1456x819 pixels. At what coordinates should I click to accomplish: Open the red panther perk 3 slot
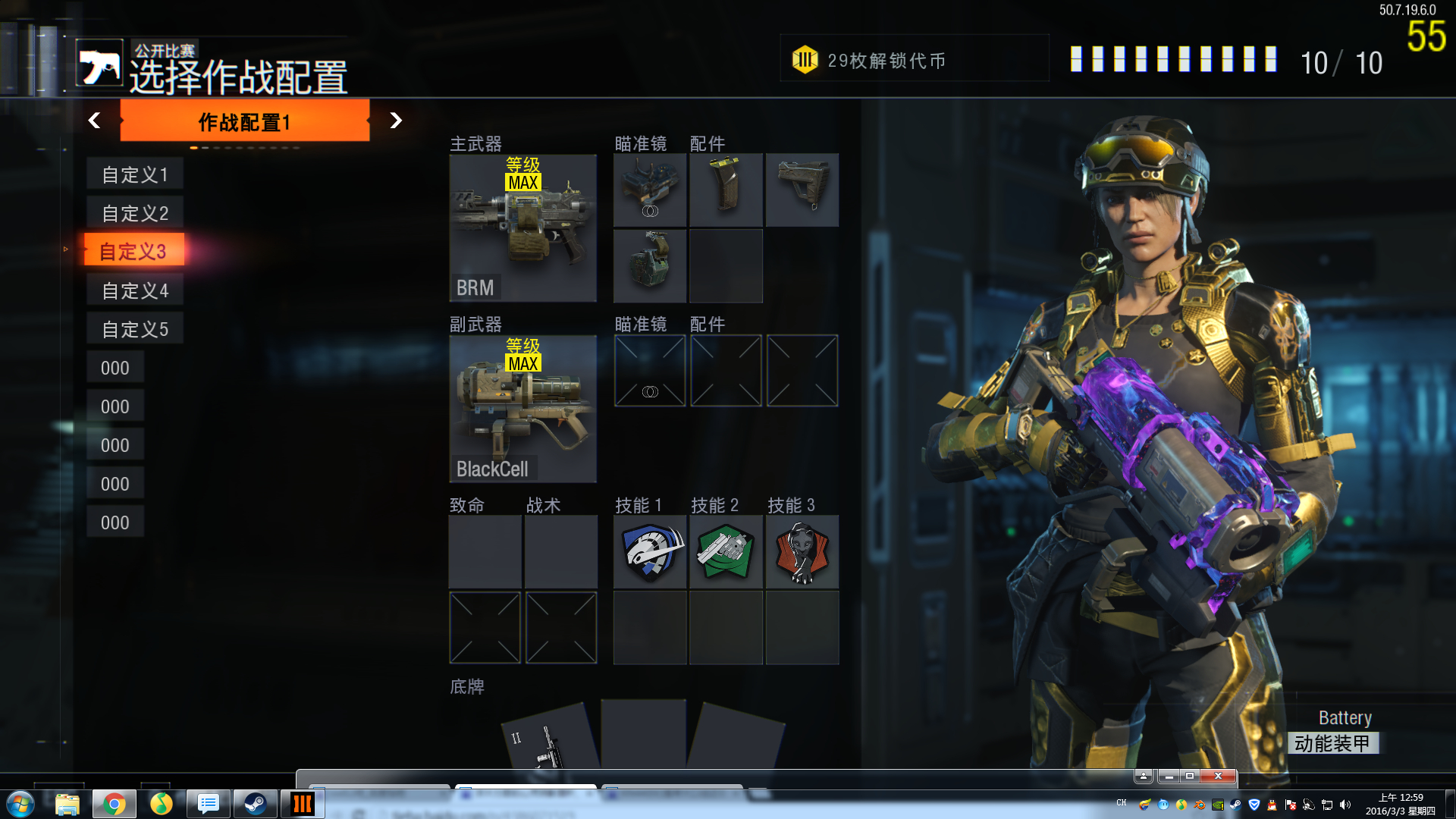pyautogui.click(x=802, y=553)
